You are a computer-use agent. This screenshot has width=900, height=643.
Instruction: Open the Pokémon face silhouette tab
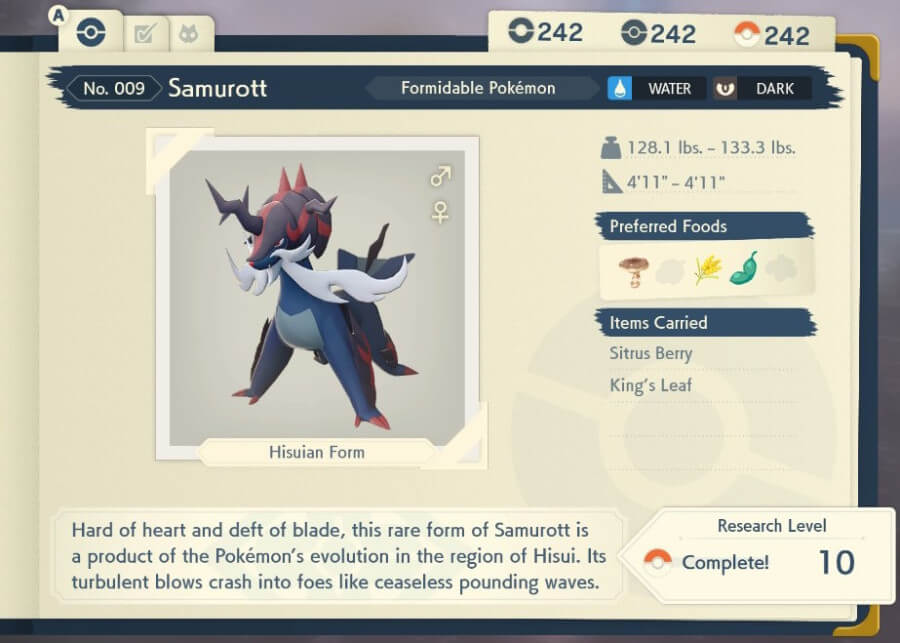click(187, 35)
